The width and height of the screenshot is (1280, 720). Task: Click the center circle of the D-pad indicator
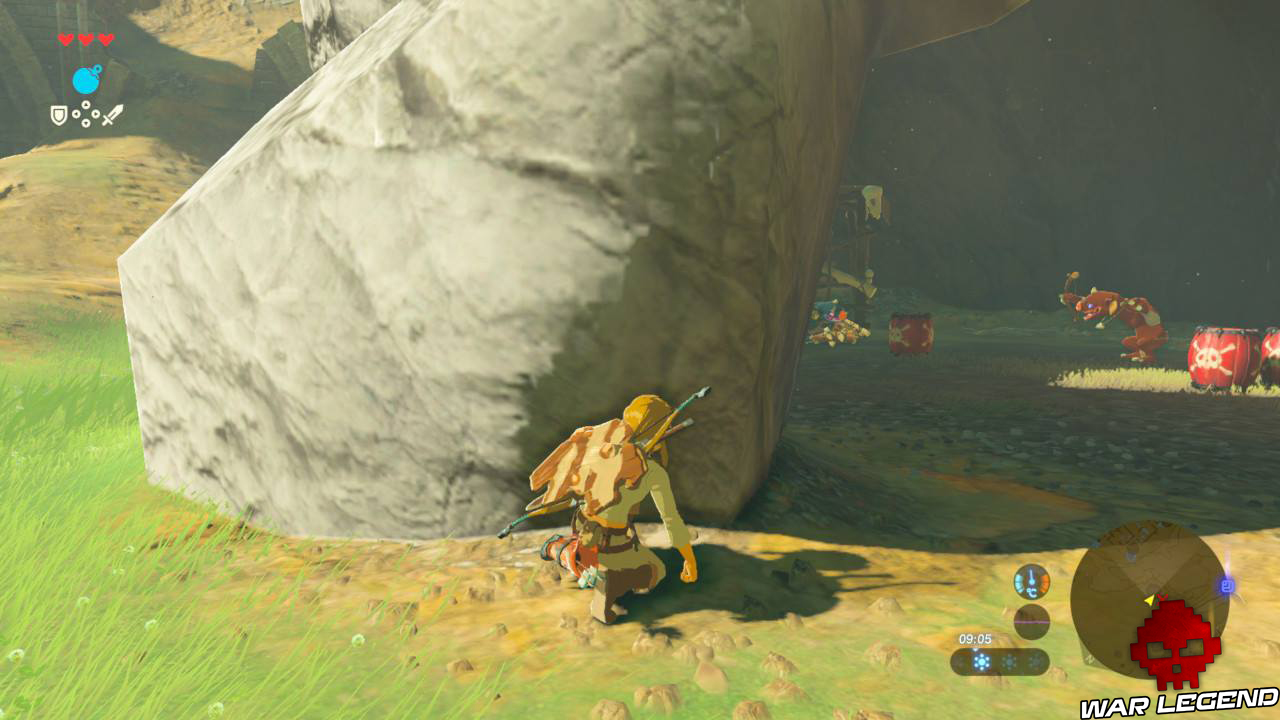coord(86,113)
